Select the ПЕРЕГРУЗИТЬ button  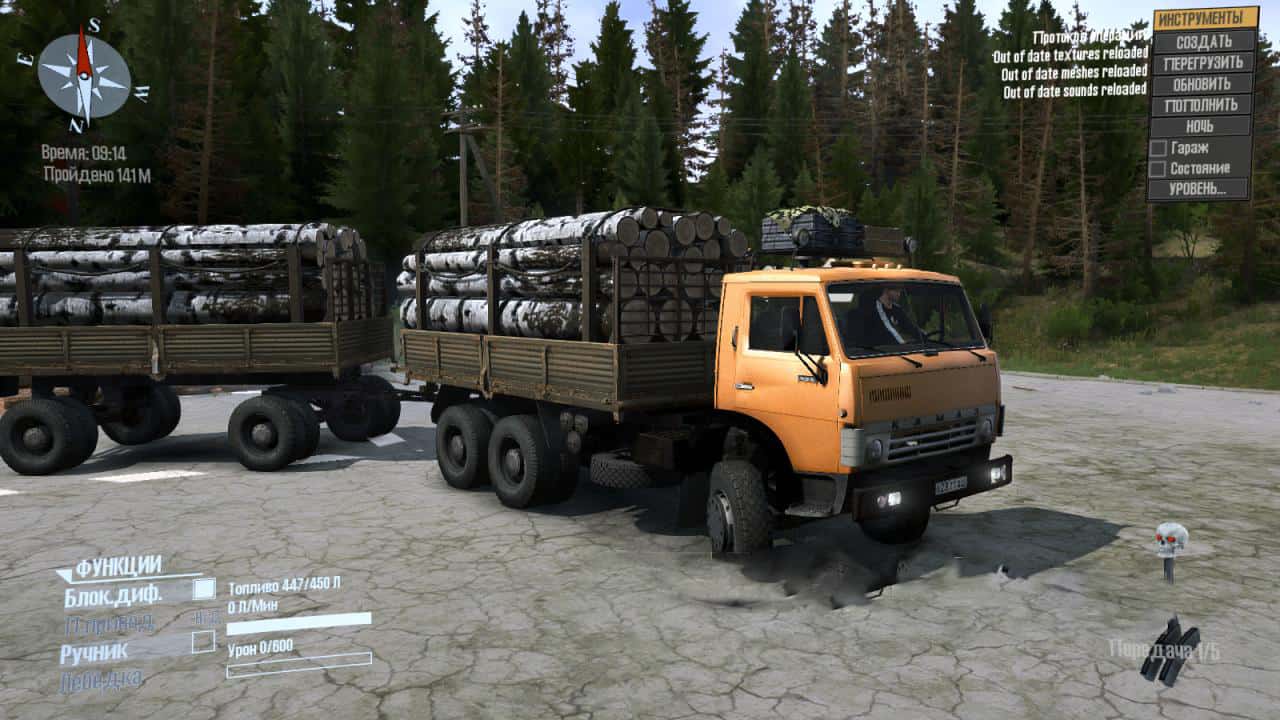1203,62
